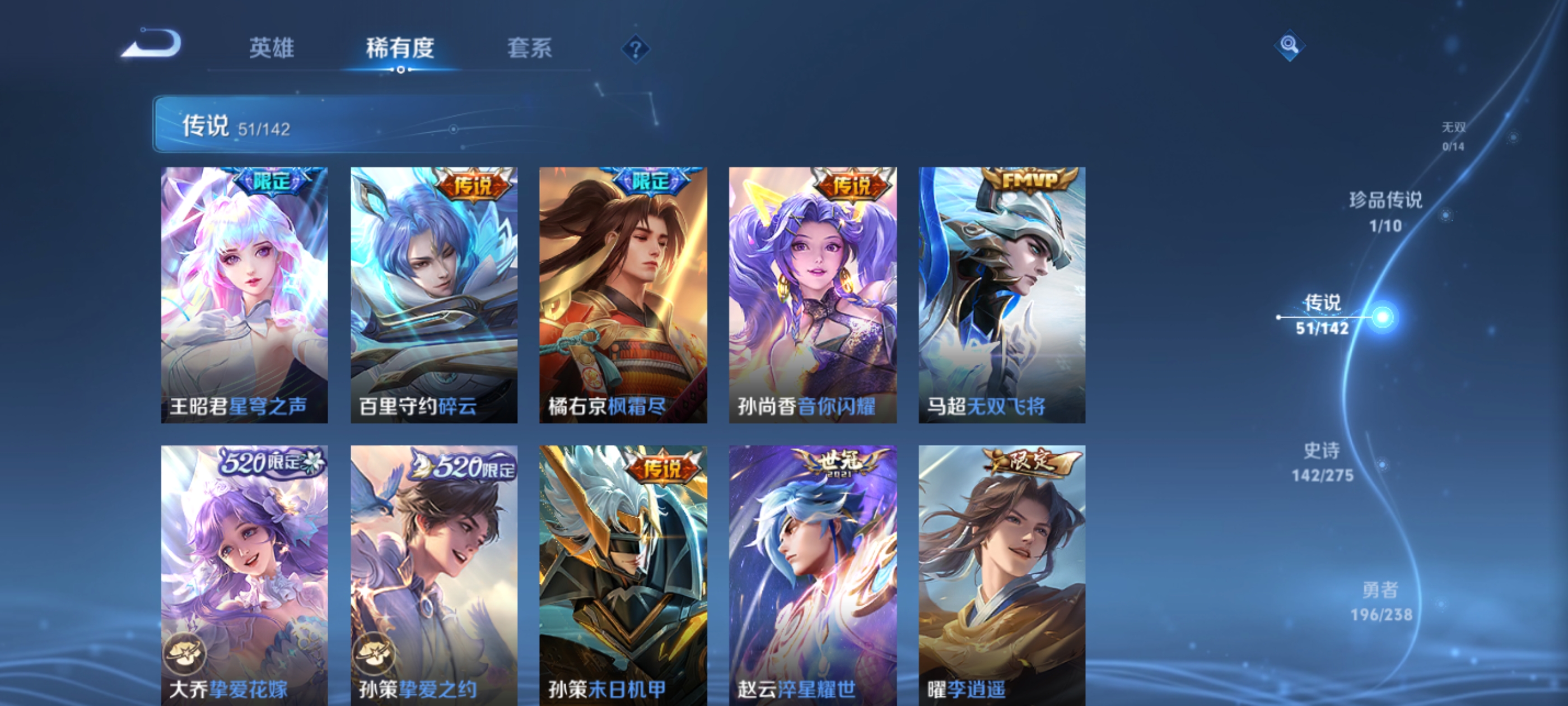Select the 稀有度 tab
This screenshot has height=706, width=1568.
pyautogui.click(x=400, y=49)
